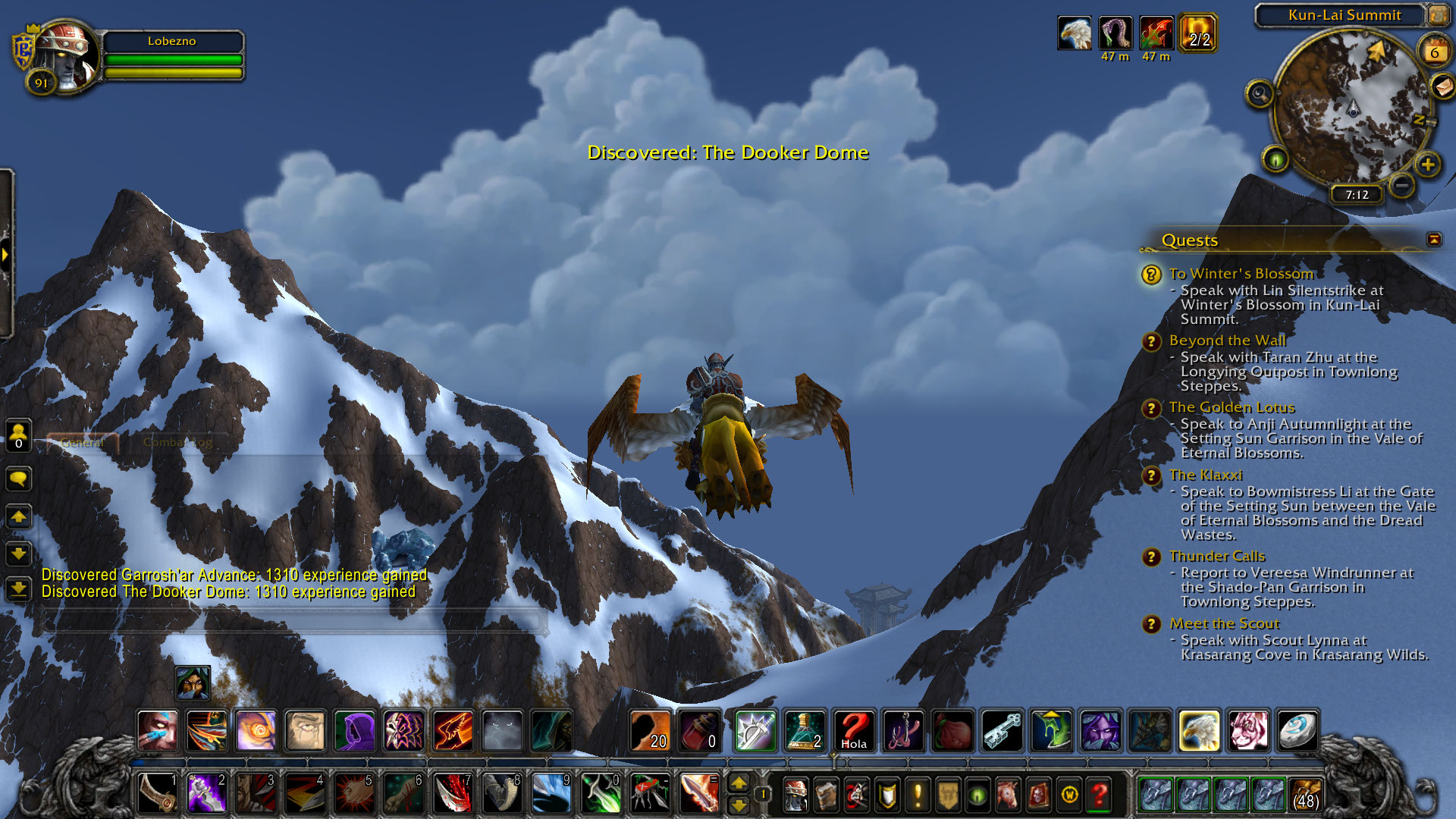Viewport: 1456px width, 819px height.
Task: Check mail via the envelope icon
Action: tap(1442, 86)
